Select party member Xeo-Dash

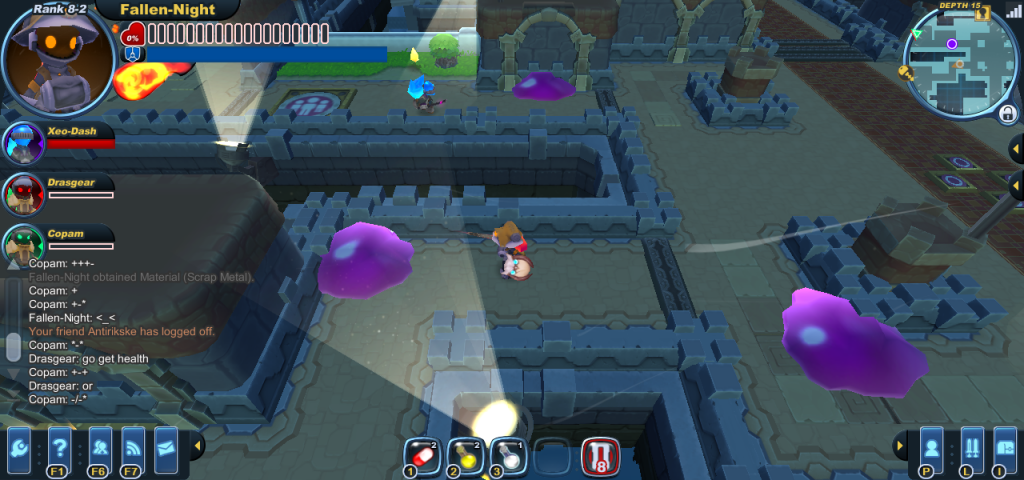tap(24, 143)
